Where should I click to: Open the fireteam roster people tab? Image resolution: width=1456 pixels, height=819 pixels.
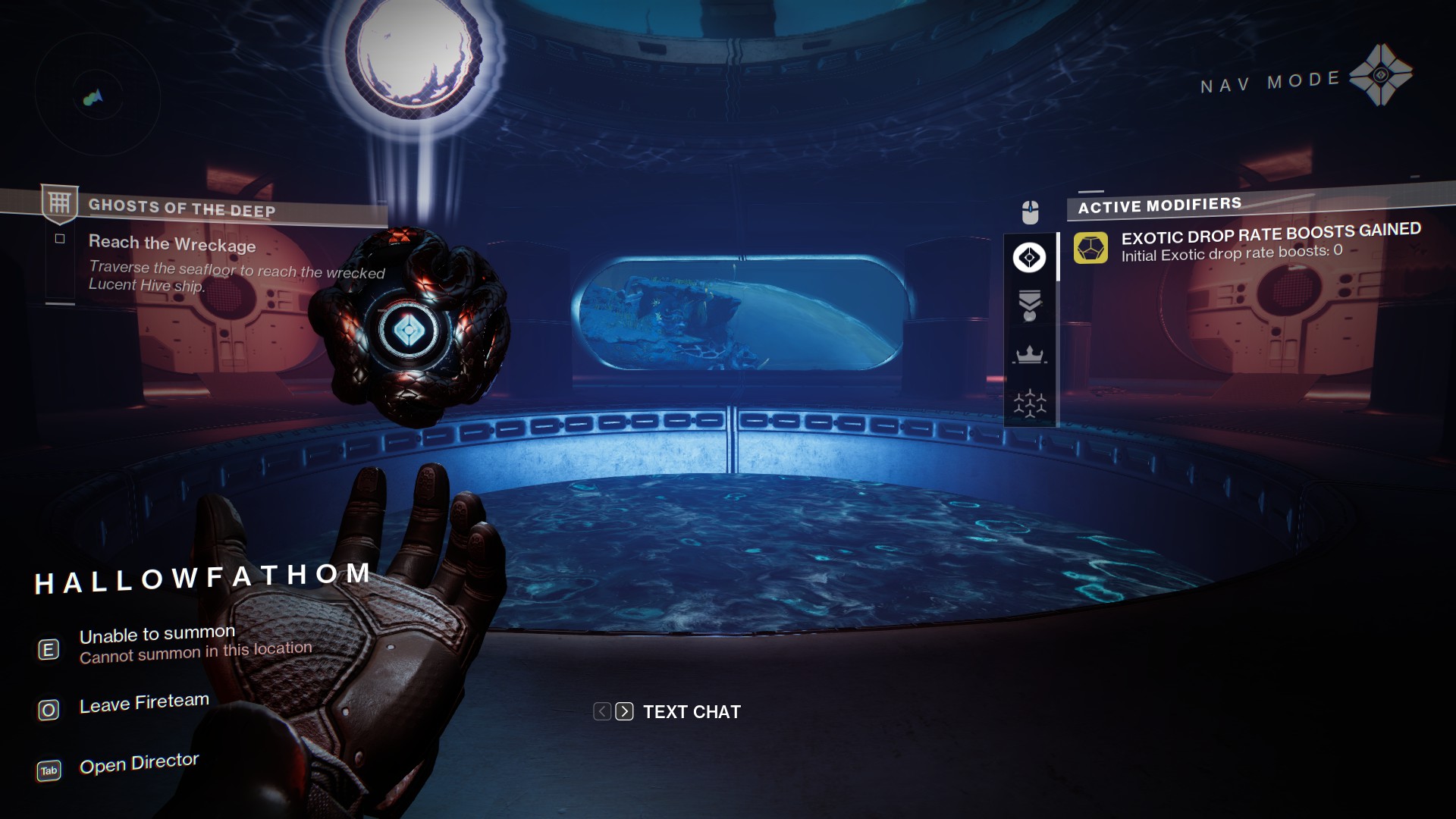tap(1029, 403)
